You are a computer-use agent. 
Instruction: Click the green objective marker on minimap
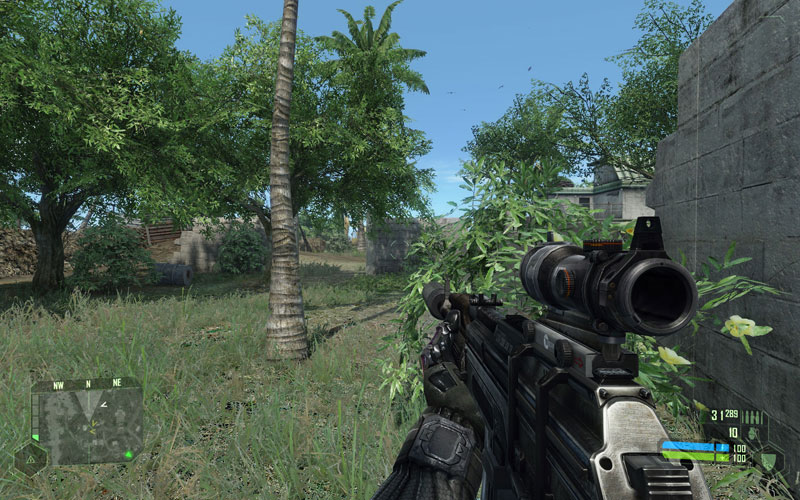click(x=128, y=455)
